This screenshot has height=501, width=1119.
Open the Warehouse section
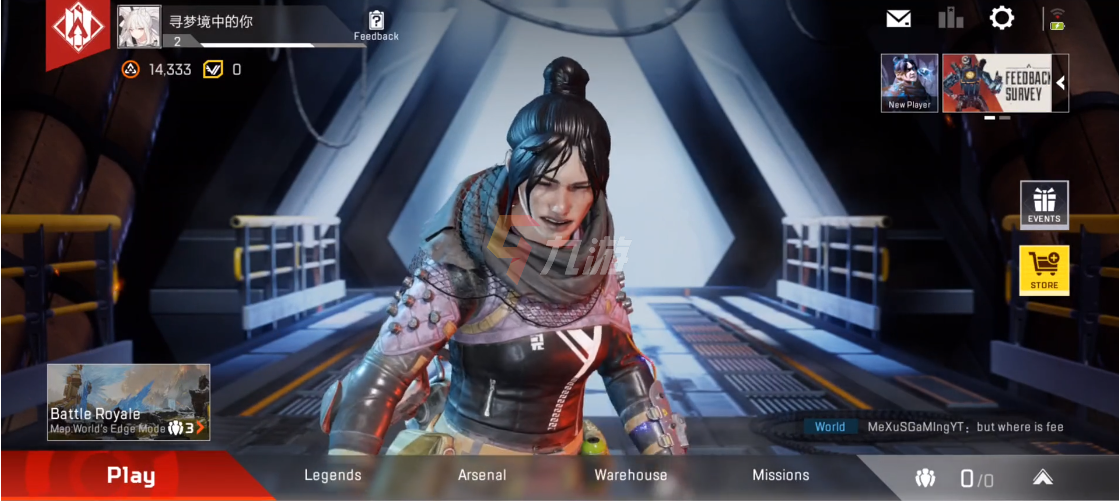pos(631,476)
